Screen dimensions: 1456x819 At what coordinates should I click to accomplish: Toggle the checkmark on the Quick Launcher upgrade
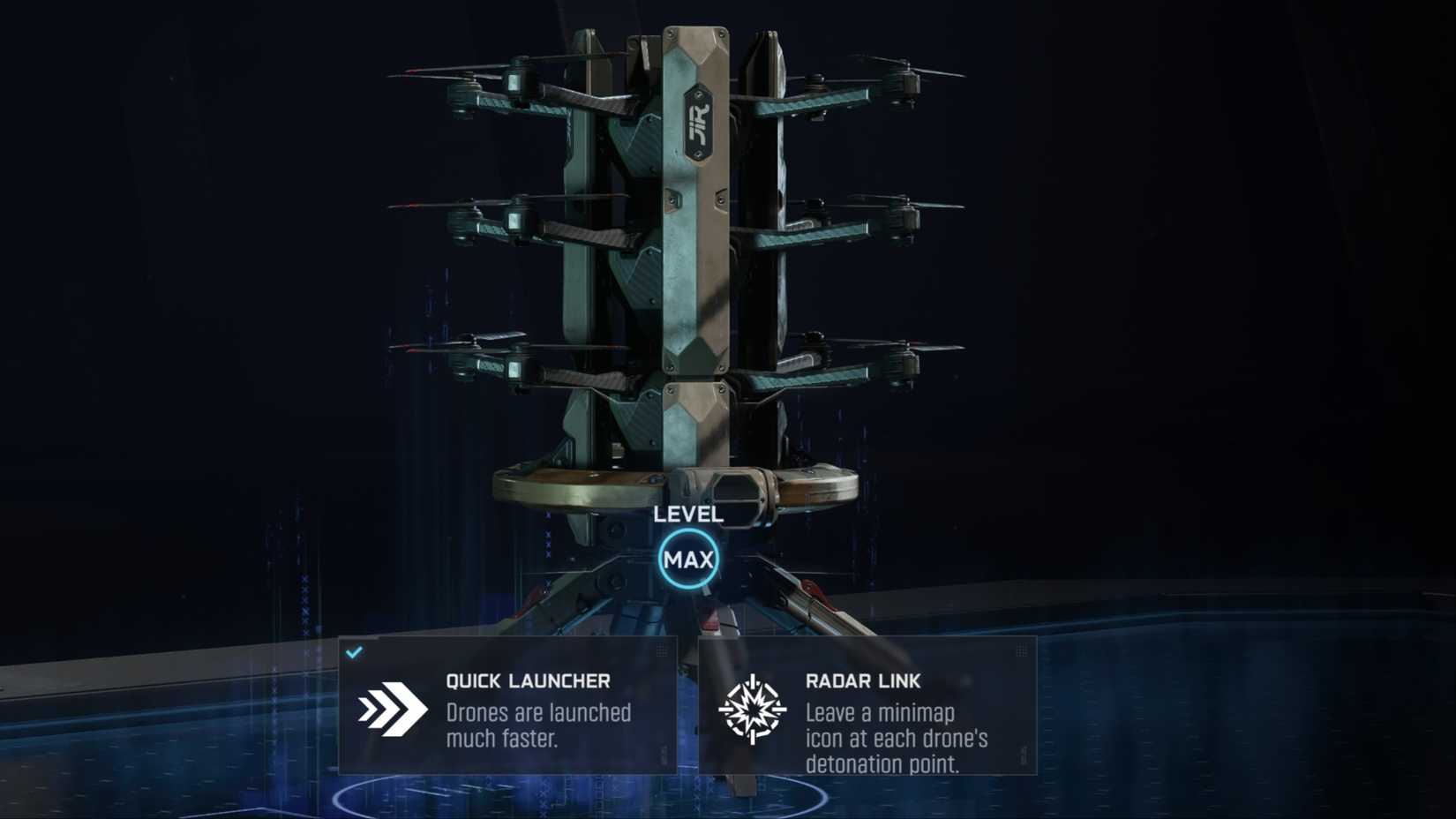356,651
